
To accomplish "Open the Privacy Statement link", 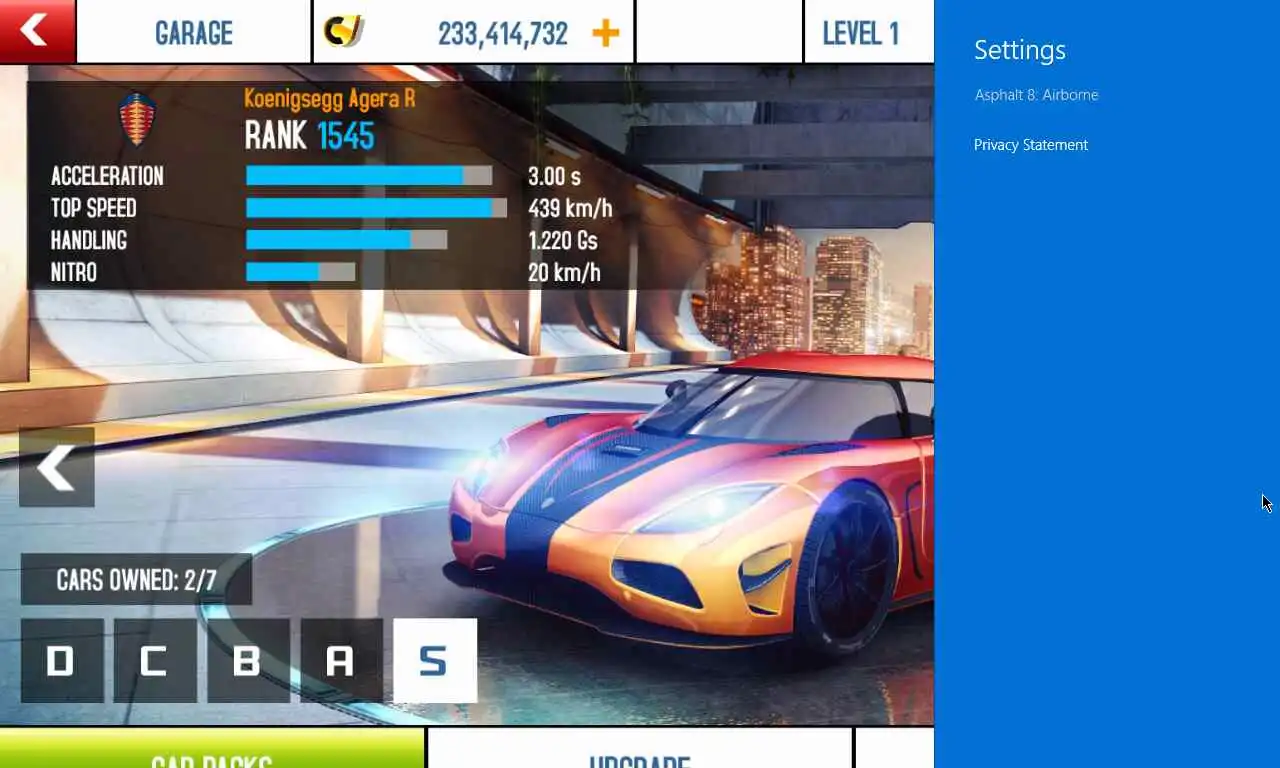I will tap(1031, 145).
